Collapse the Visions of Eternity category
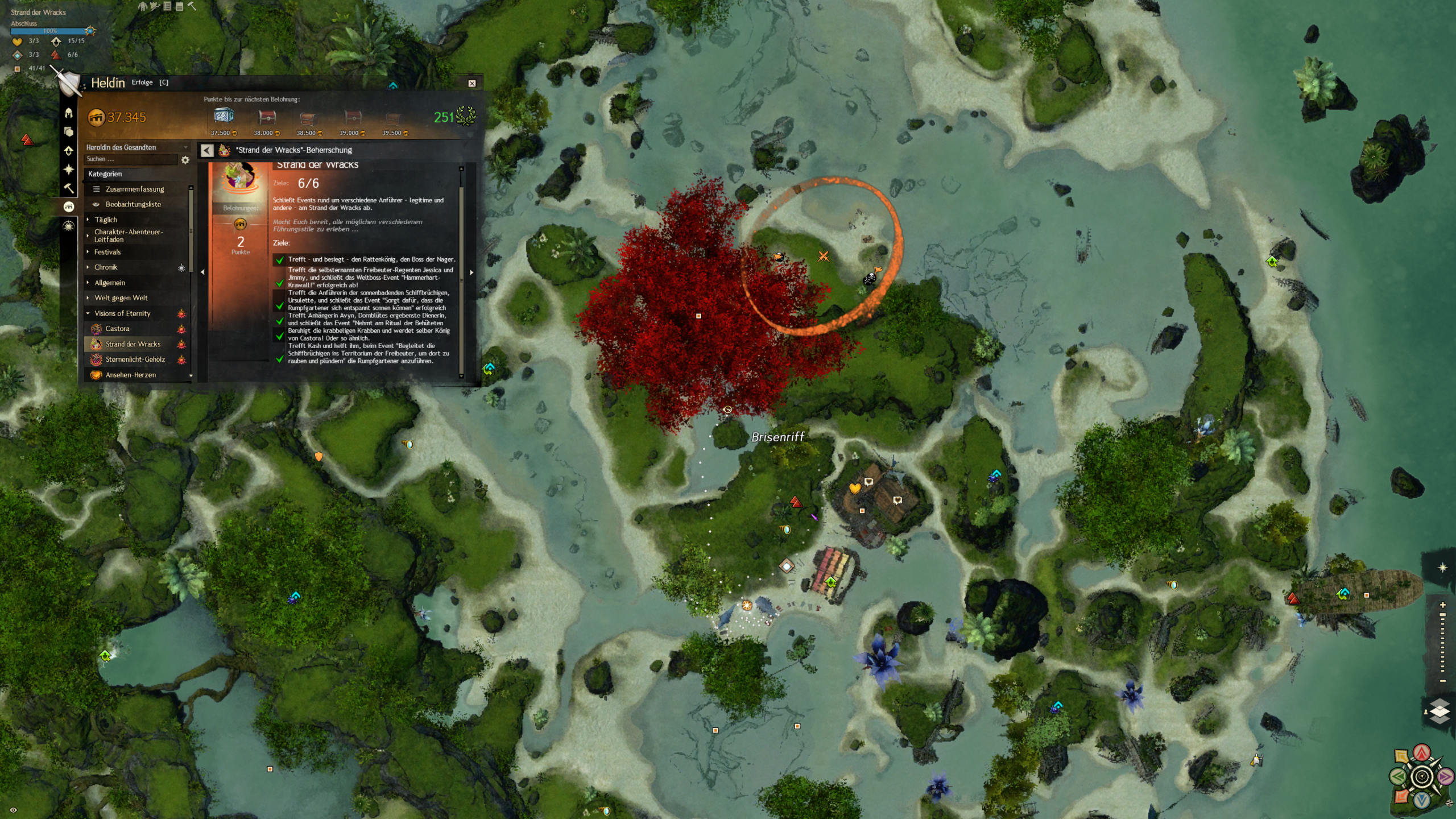 122,313
